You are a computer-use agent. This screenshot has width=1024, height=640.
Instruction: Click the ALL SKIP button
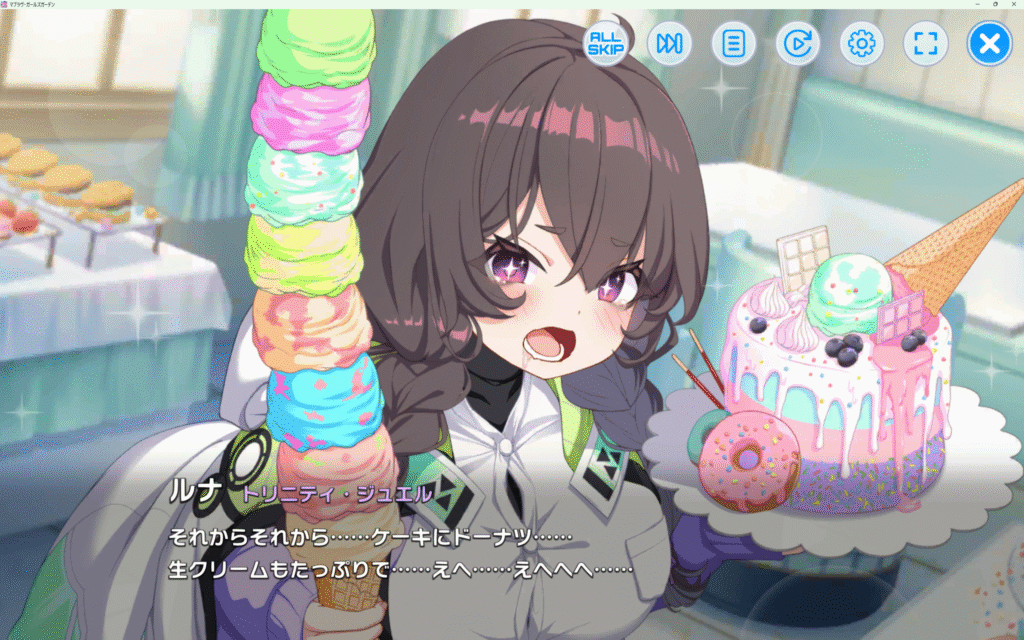(605, 44)
